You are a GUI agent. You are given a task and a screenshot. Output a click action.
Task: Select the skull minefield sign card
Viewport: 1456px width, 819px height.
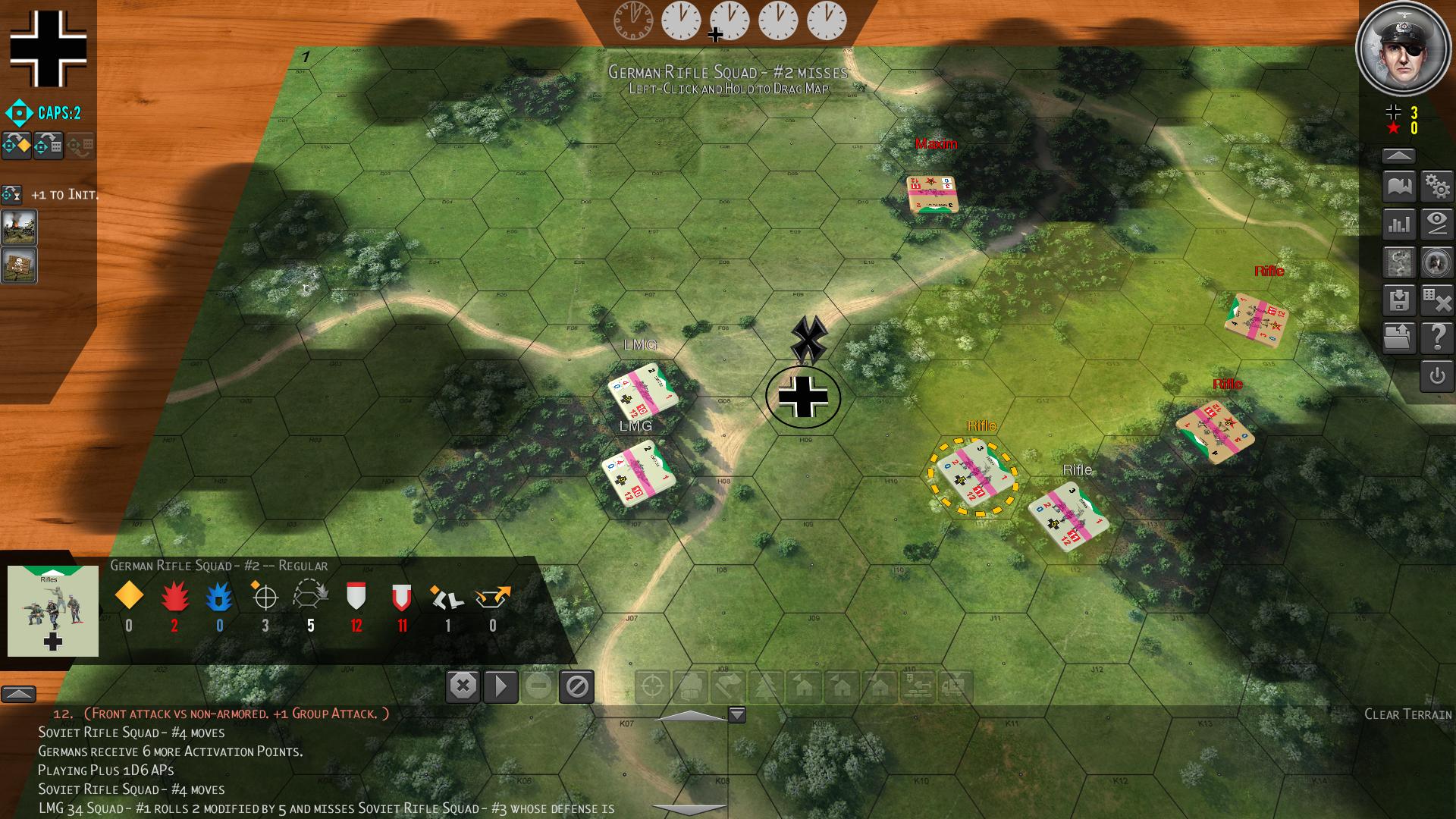pyautogui.click(x=19, y=265)
